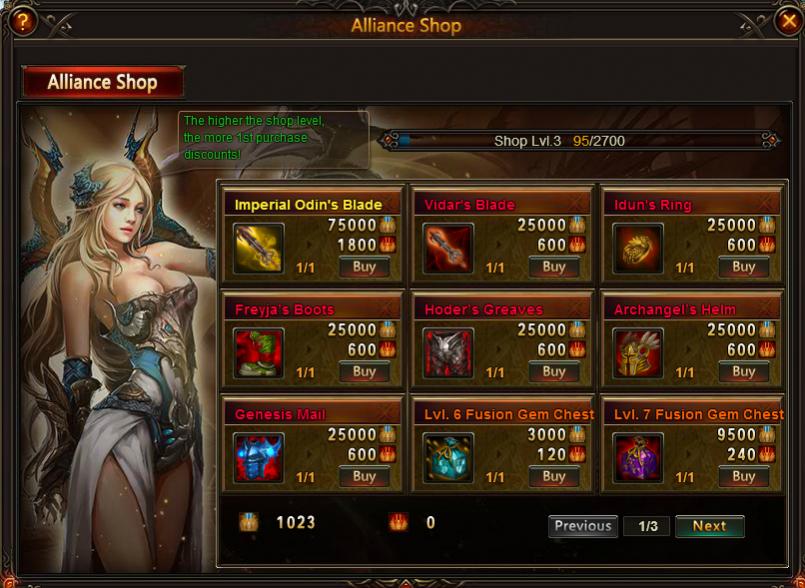
Task: Buy Imperial Odin's Blade
Action: tap(364, 267)
